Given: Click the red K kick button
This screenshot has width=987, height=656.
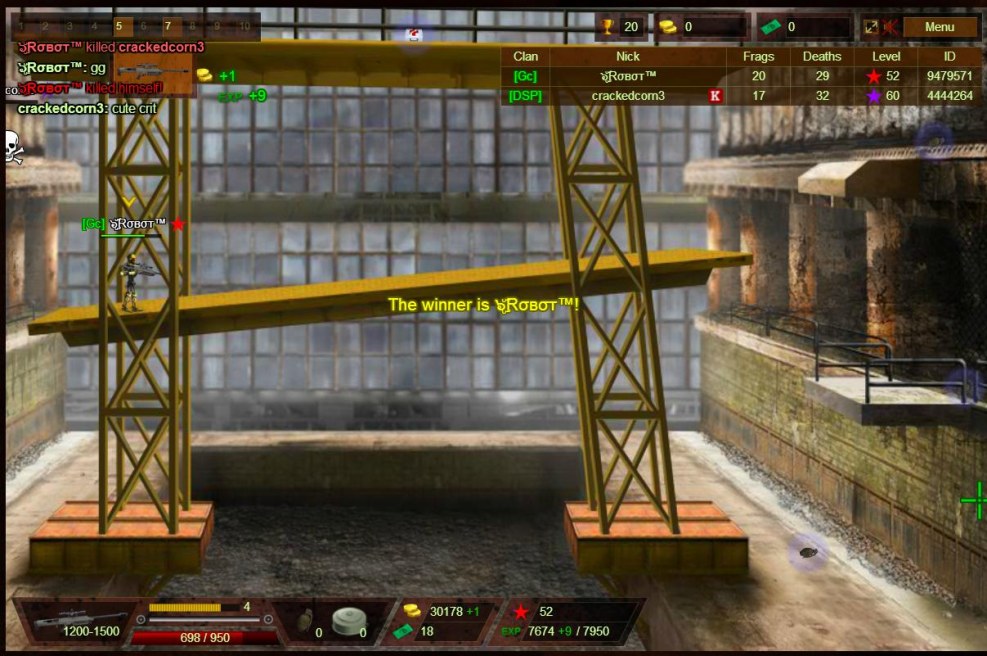Looking at the screenshot, I should (x=715, y=96).
